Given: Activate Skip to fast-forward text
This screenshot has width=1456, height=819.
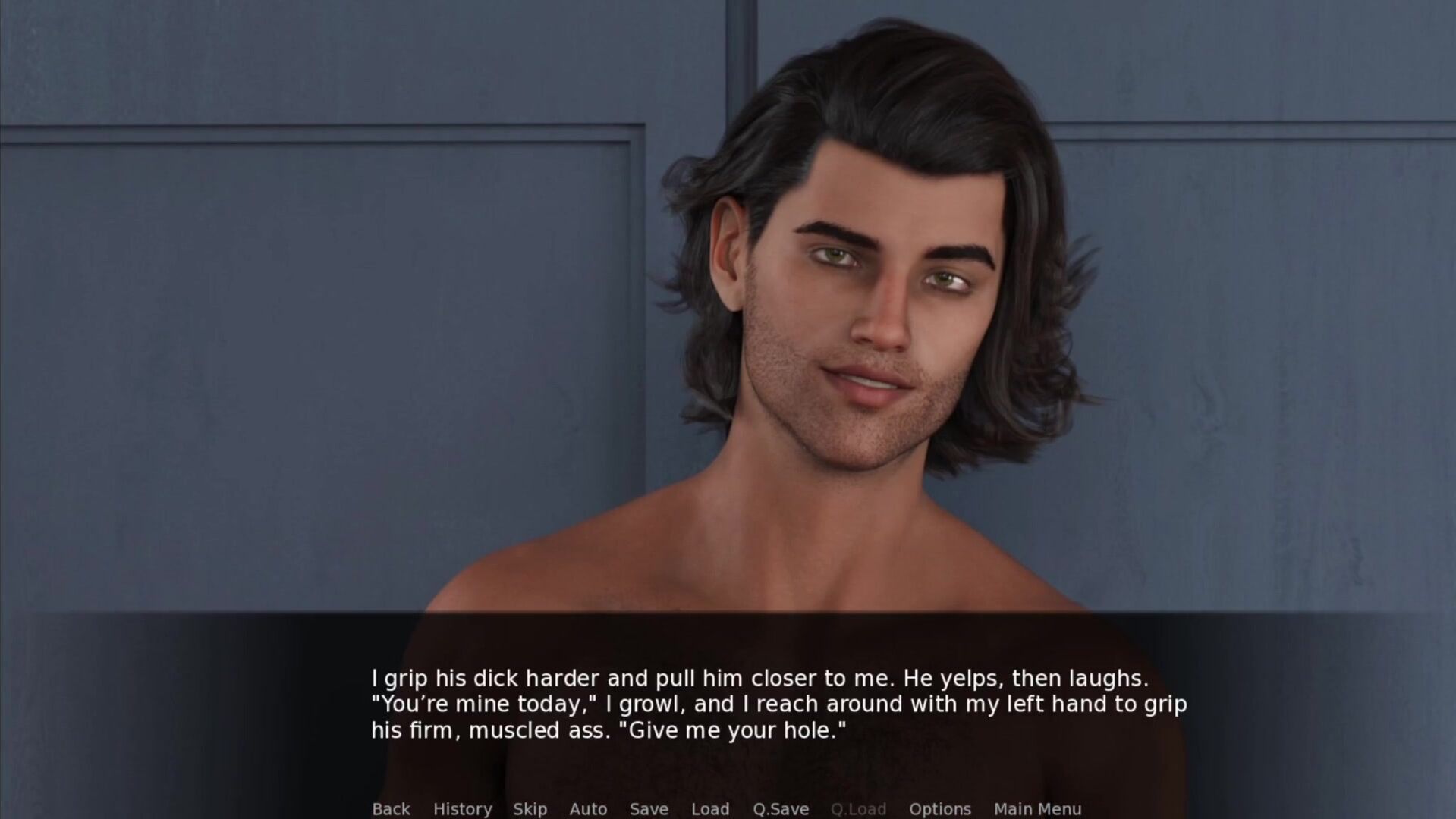Looking at the screenshot, I should [x=530, y=808].
